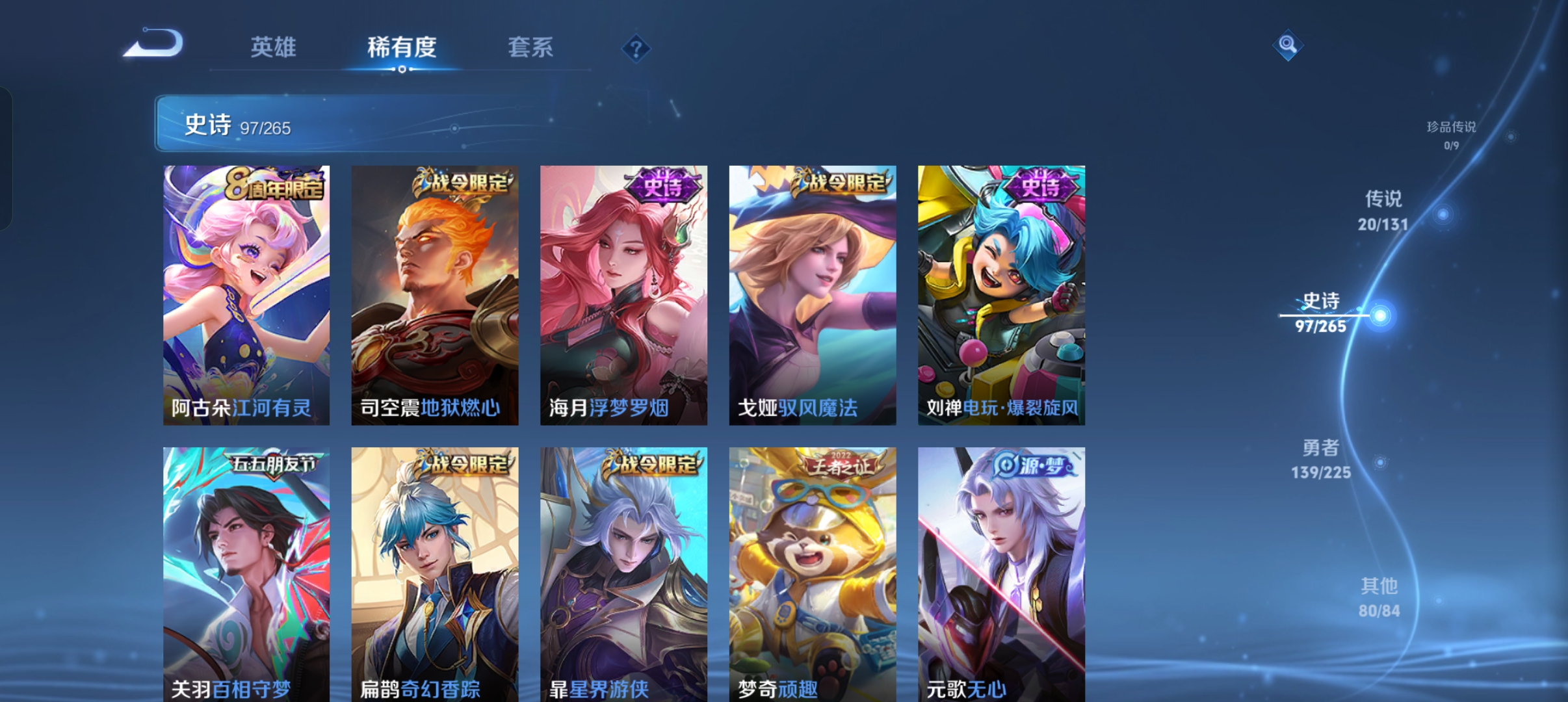Jump to the 勇者 rarity section
This screenshot has width=1568, height=702.
point(1321,459)
